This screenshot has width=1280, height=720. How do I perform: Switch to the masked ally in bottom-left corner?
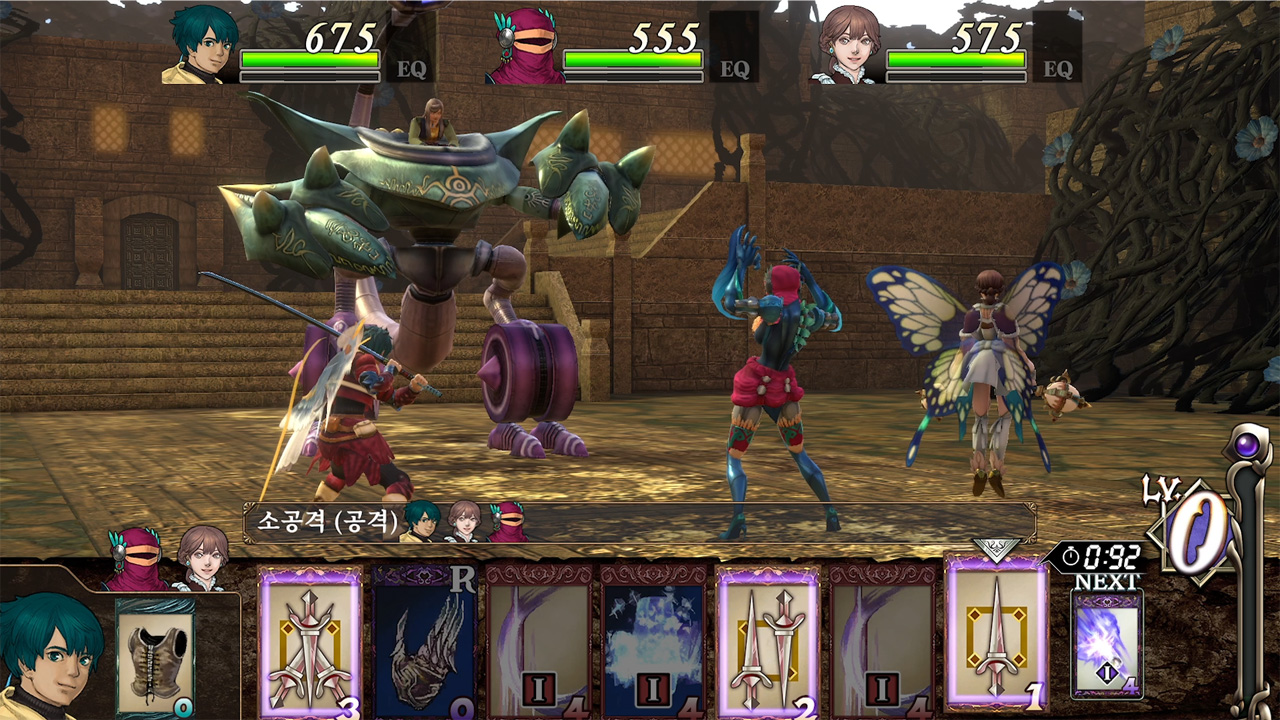point(134,560)
